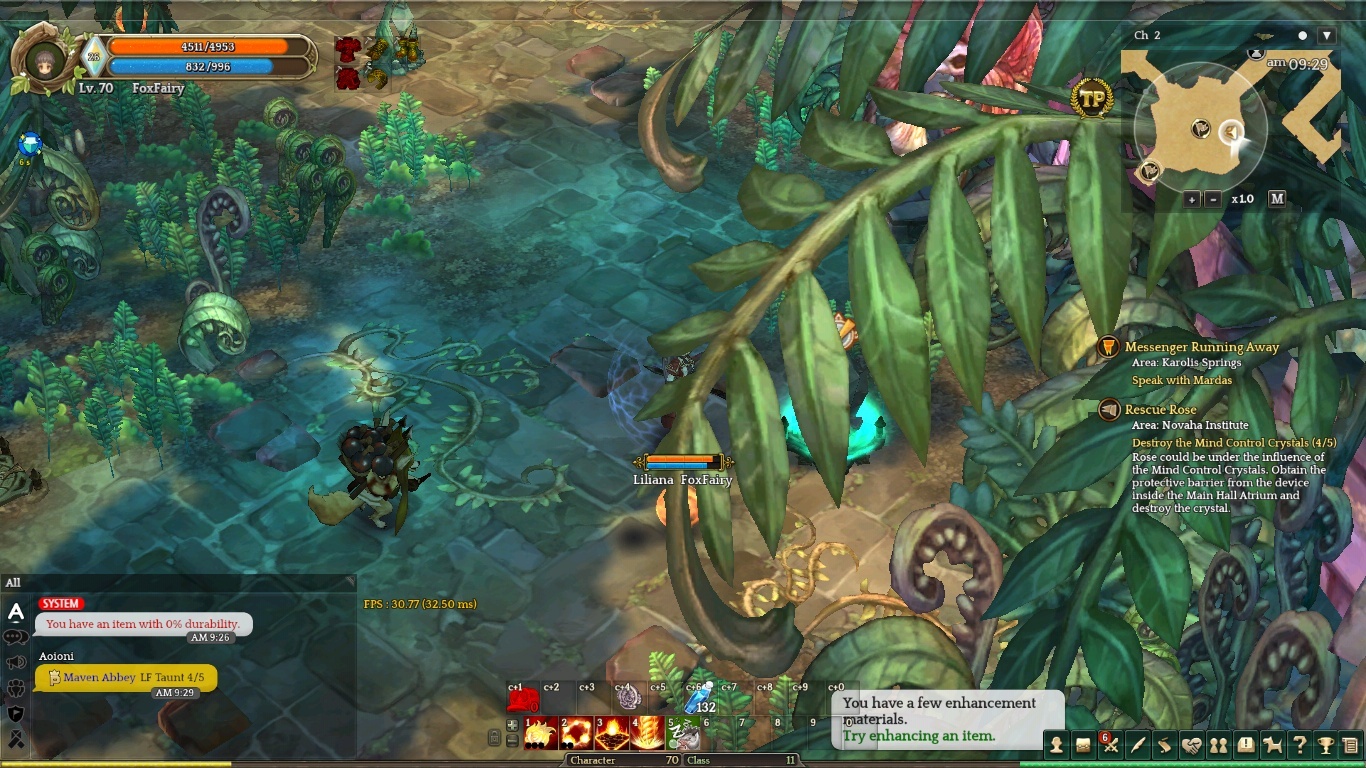Click the minimap zoom-in plus button
Image resolution: width=1366 pixels, height=768 pixels.
coord(1192,199)
